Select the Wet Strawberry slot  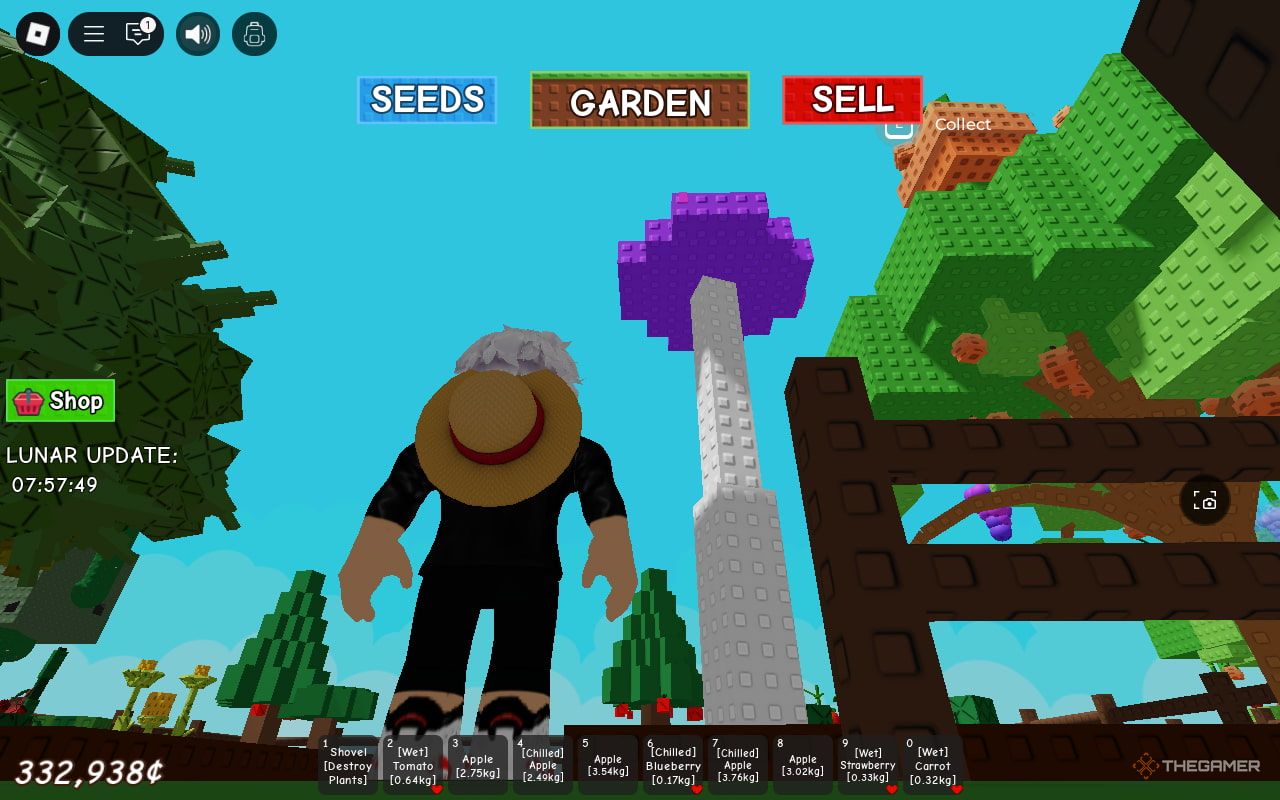coord(868,766)
